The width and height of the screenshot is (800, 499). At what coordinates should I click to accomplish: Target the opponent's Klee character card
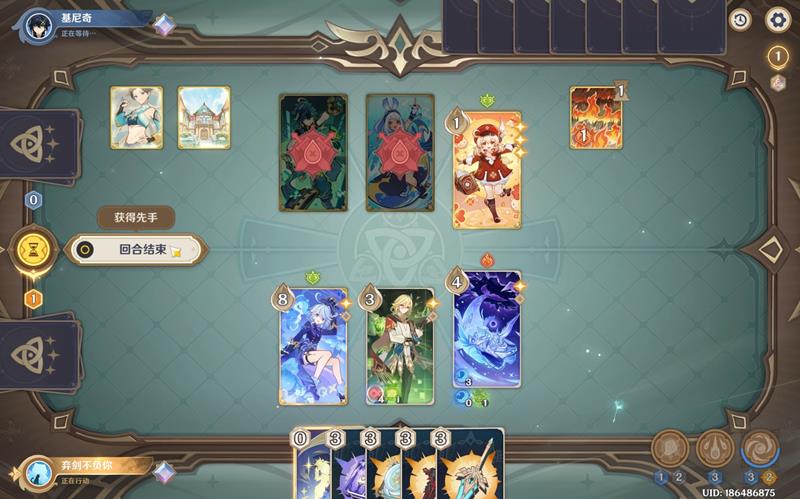[486, 170]
